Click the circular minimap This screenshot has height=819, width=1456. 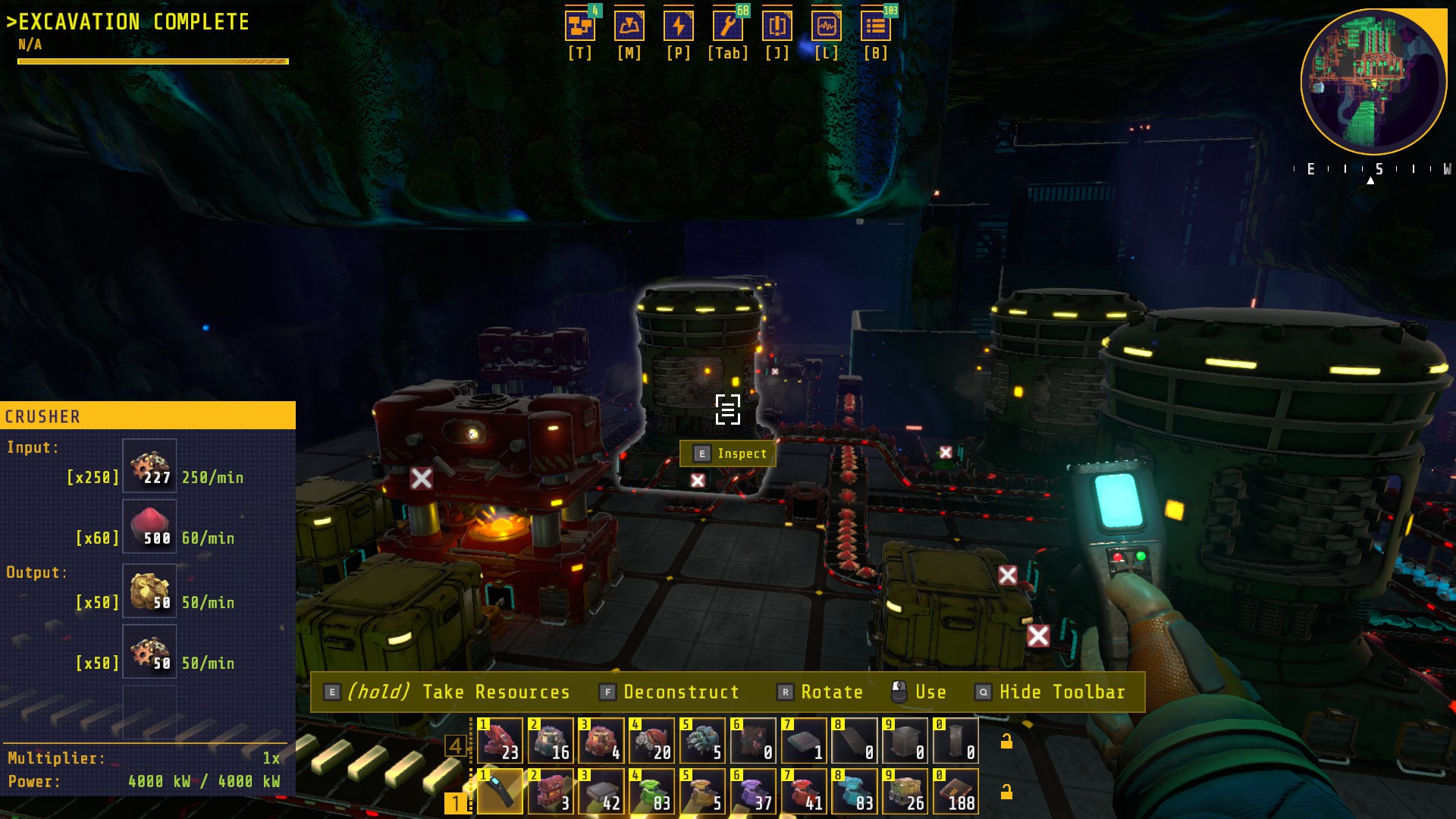[x=1373, y=82]
